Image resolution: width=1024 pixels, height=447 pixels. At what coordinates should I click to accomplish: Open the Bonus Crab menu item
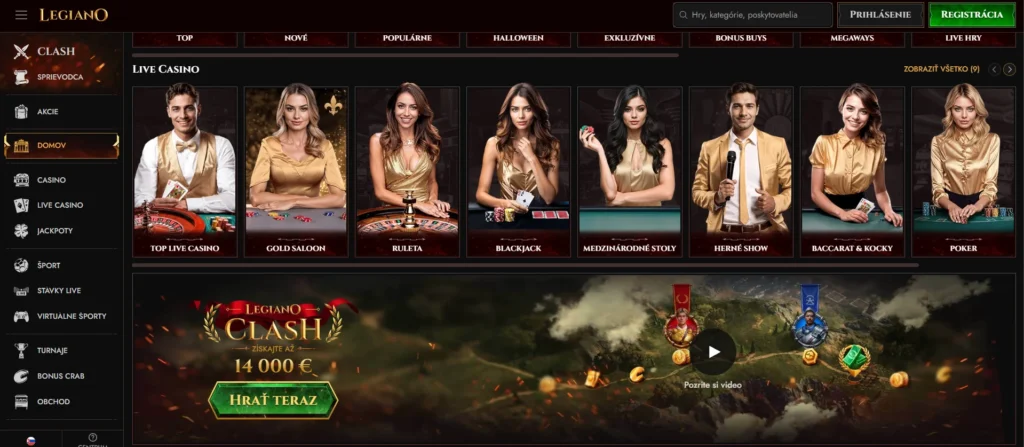62,376
